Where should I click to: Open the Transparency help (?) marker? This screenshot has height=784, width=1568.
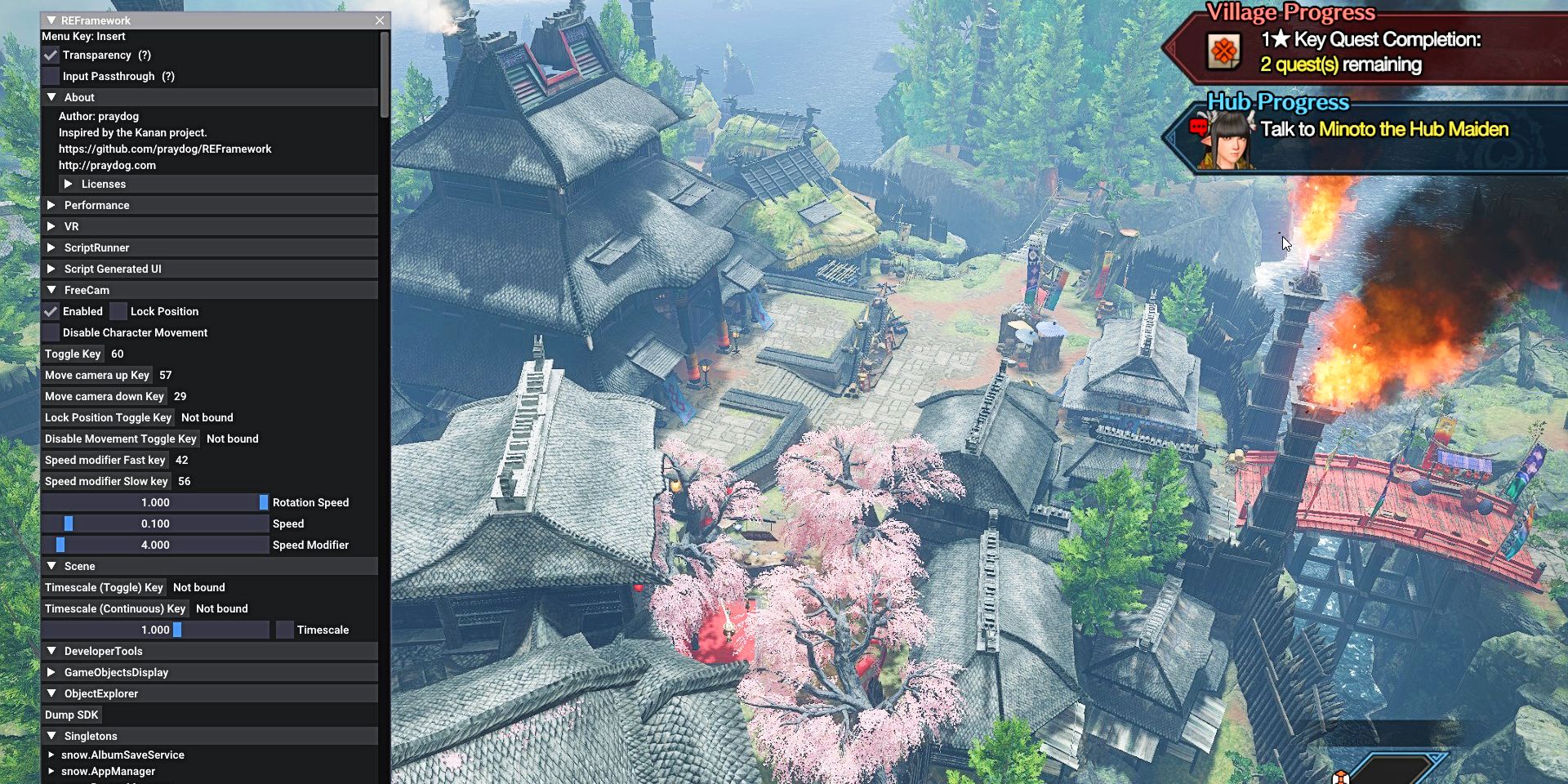click(x=145, y=55)
